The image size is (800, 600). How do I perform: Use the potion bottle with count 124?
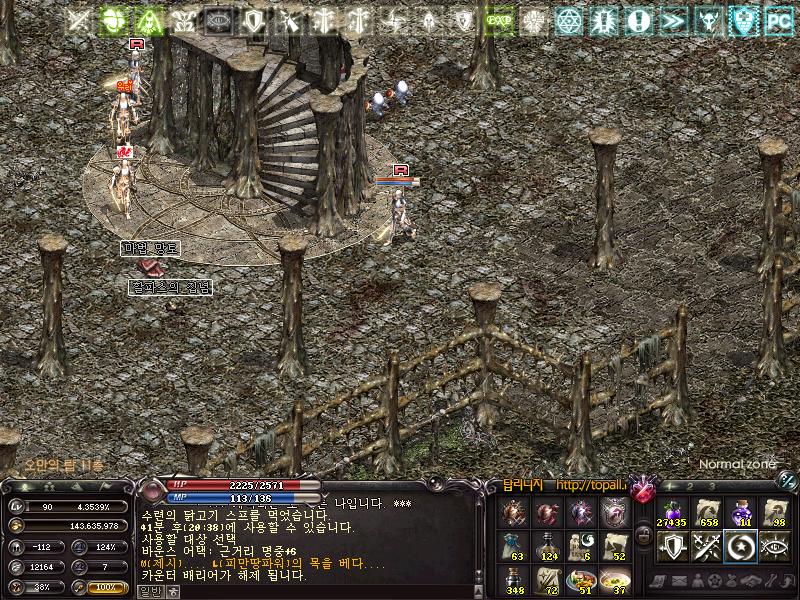(547, 547)
